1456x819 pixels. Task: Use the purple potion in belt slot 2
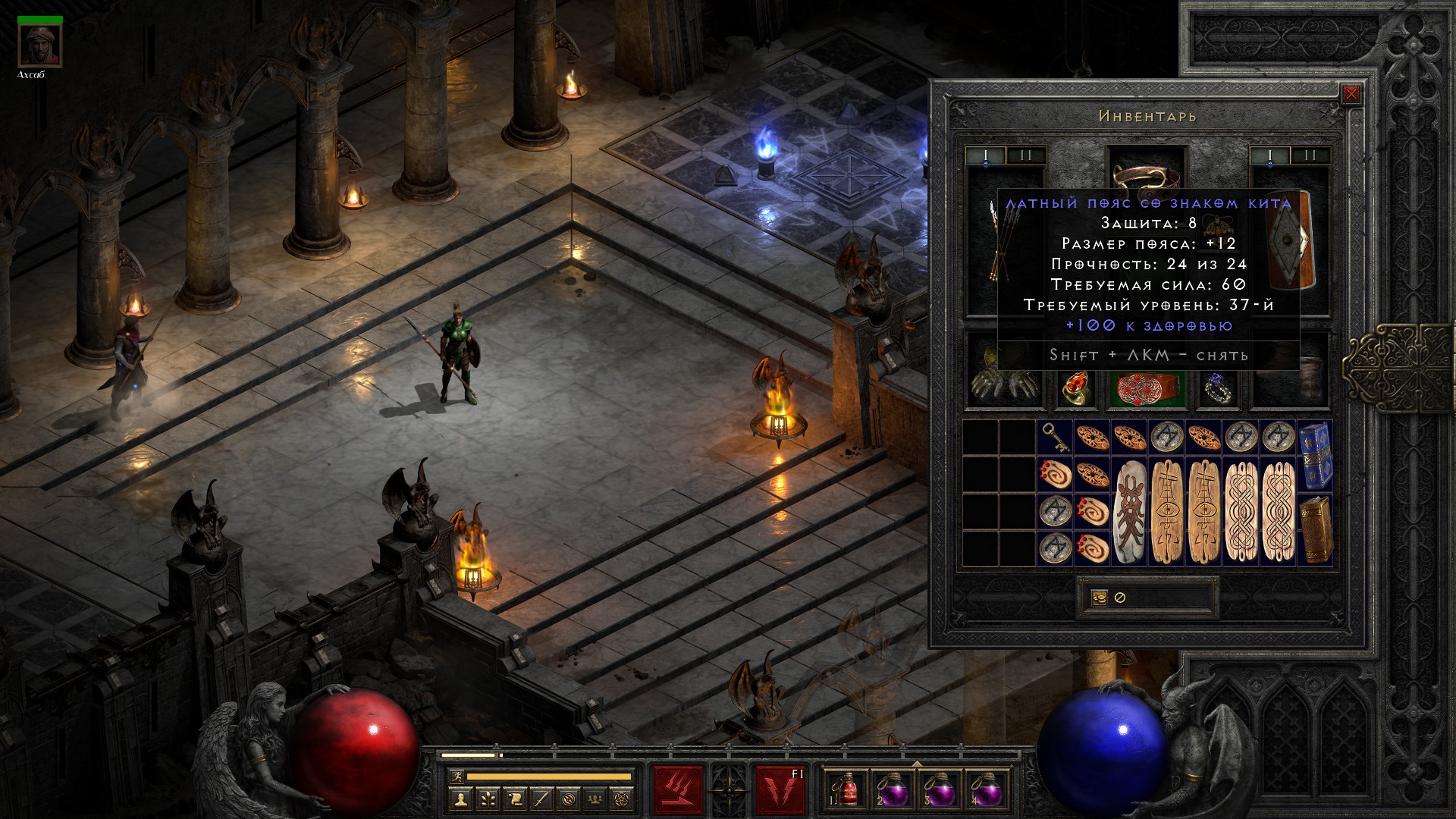(893, 790)
